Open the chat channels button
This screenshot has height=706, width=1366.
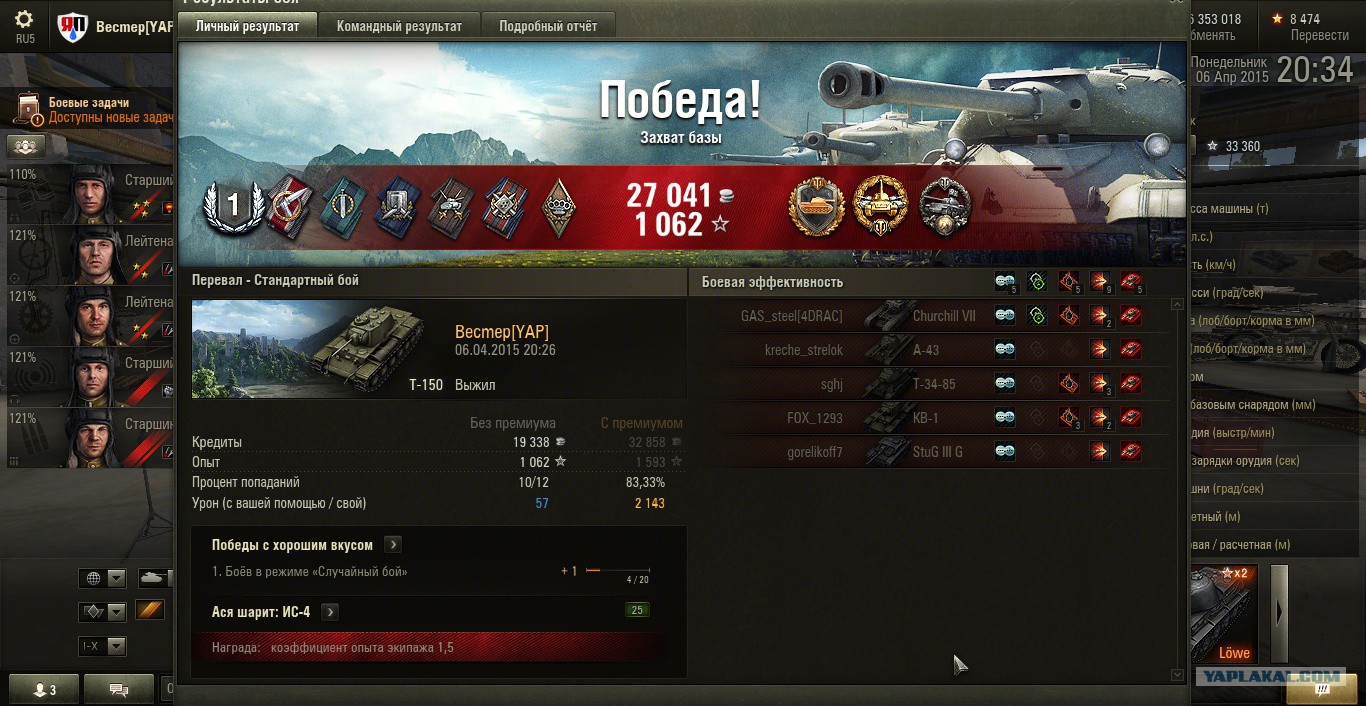click(119, 689)
